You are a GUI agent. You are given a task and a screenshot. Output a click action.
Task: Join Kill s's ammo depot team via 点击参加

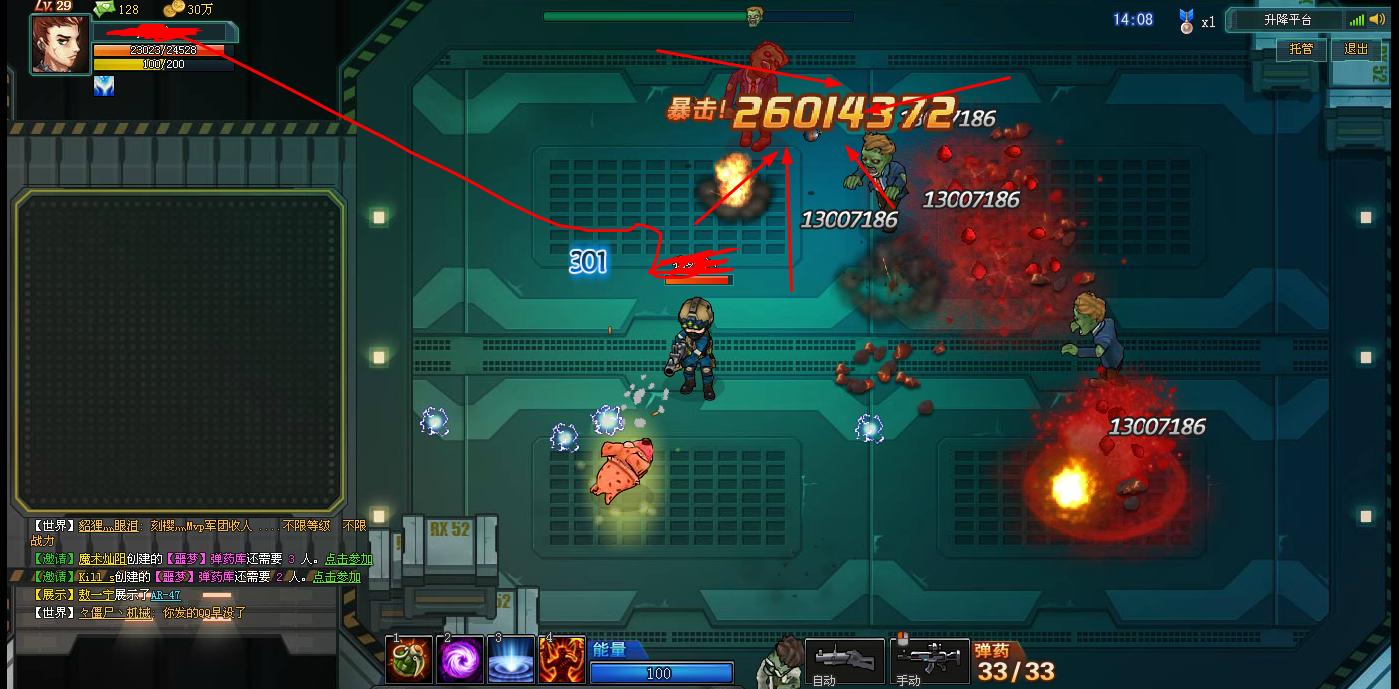click(x=336, y=577)
